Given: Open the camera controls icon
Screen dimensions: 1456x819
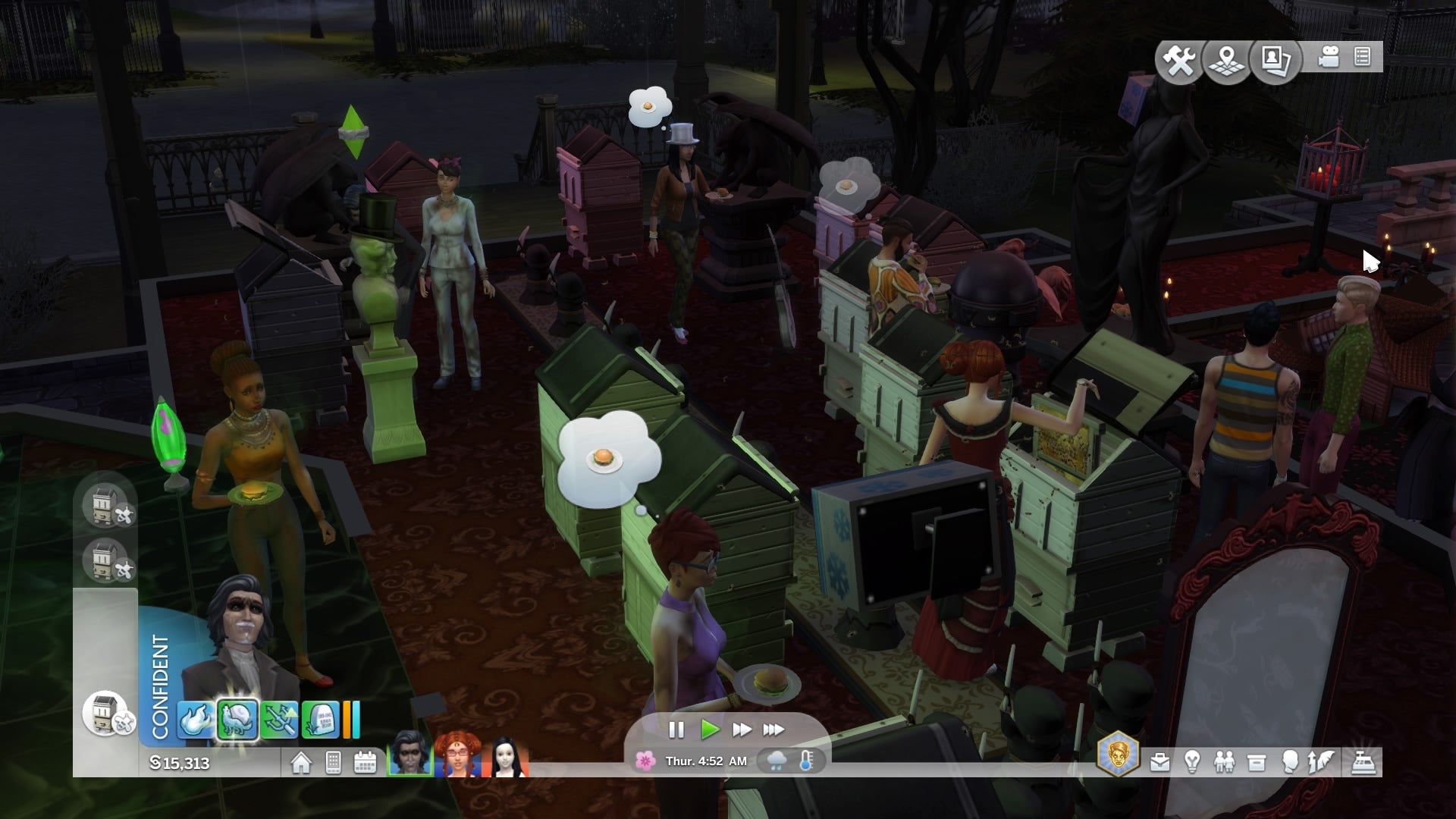Looking at the screenshot, I should click(x=1328, y=58).
